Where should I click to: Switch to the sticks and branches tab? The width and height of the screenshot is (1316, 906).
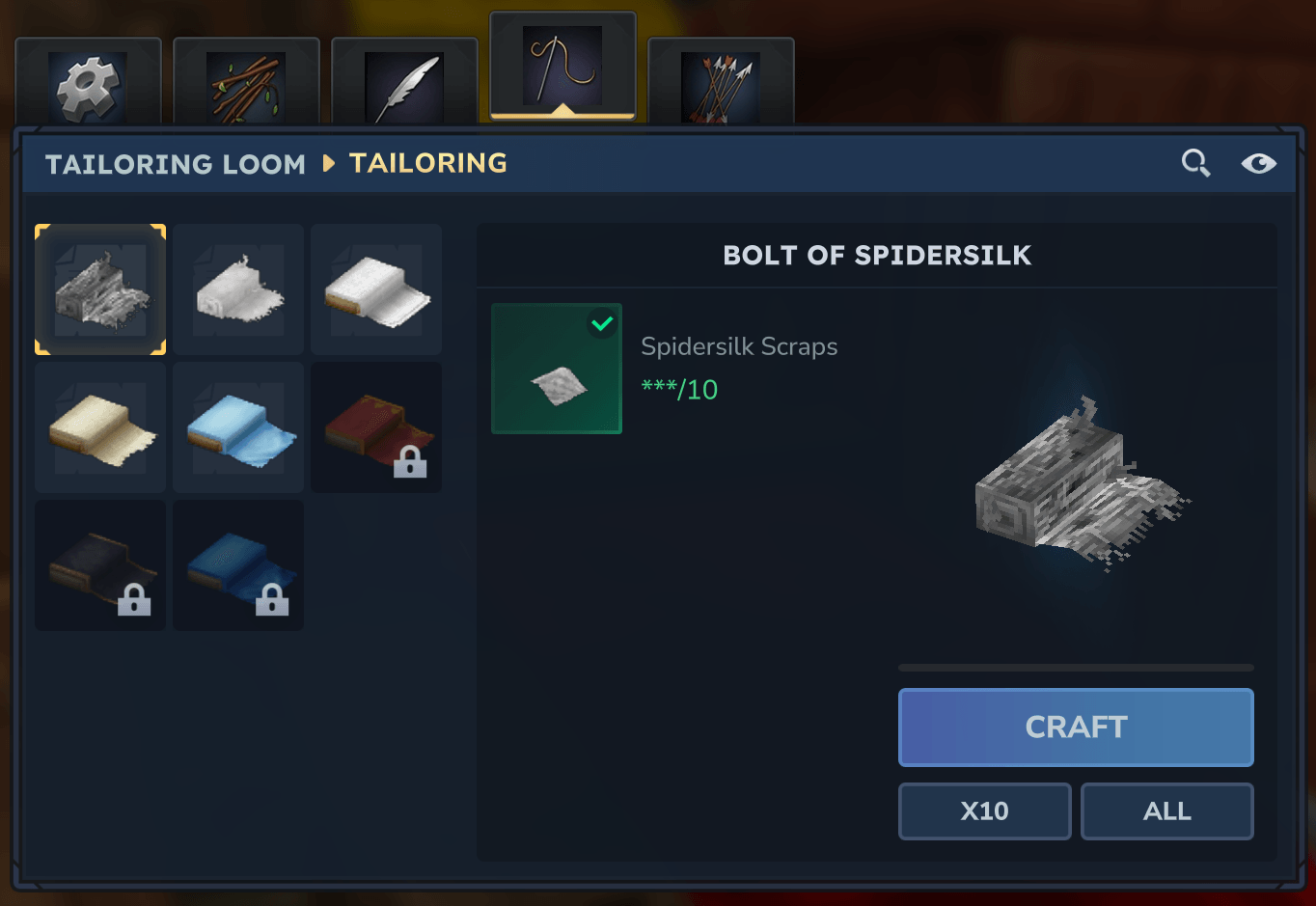pos(246,85)
